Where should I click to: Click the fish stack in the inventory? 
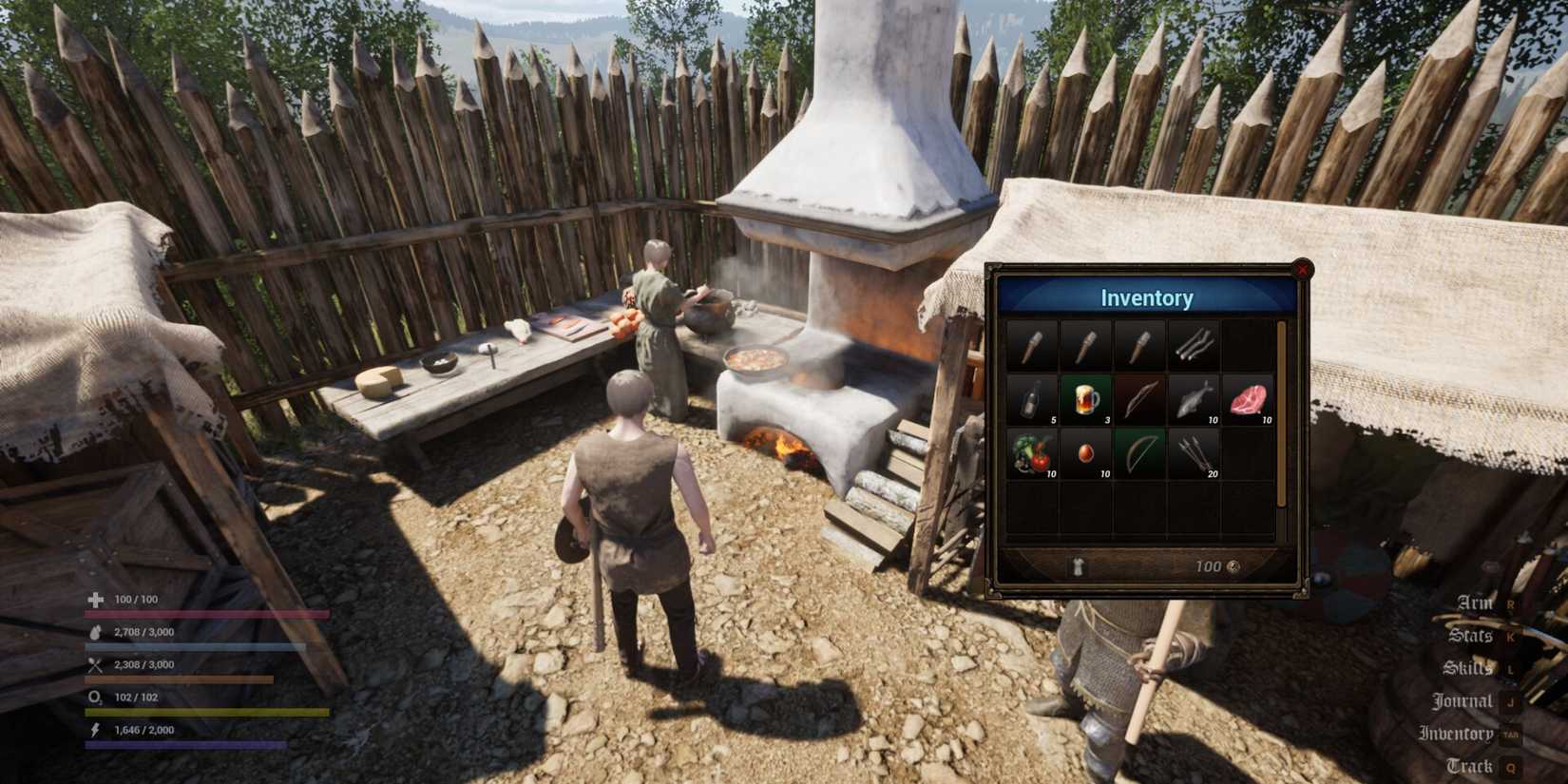(1193, 399)
